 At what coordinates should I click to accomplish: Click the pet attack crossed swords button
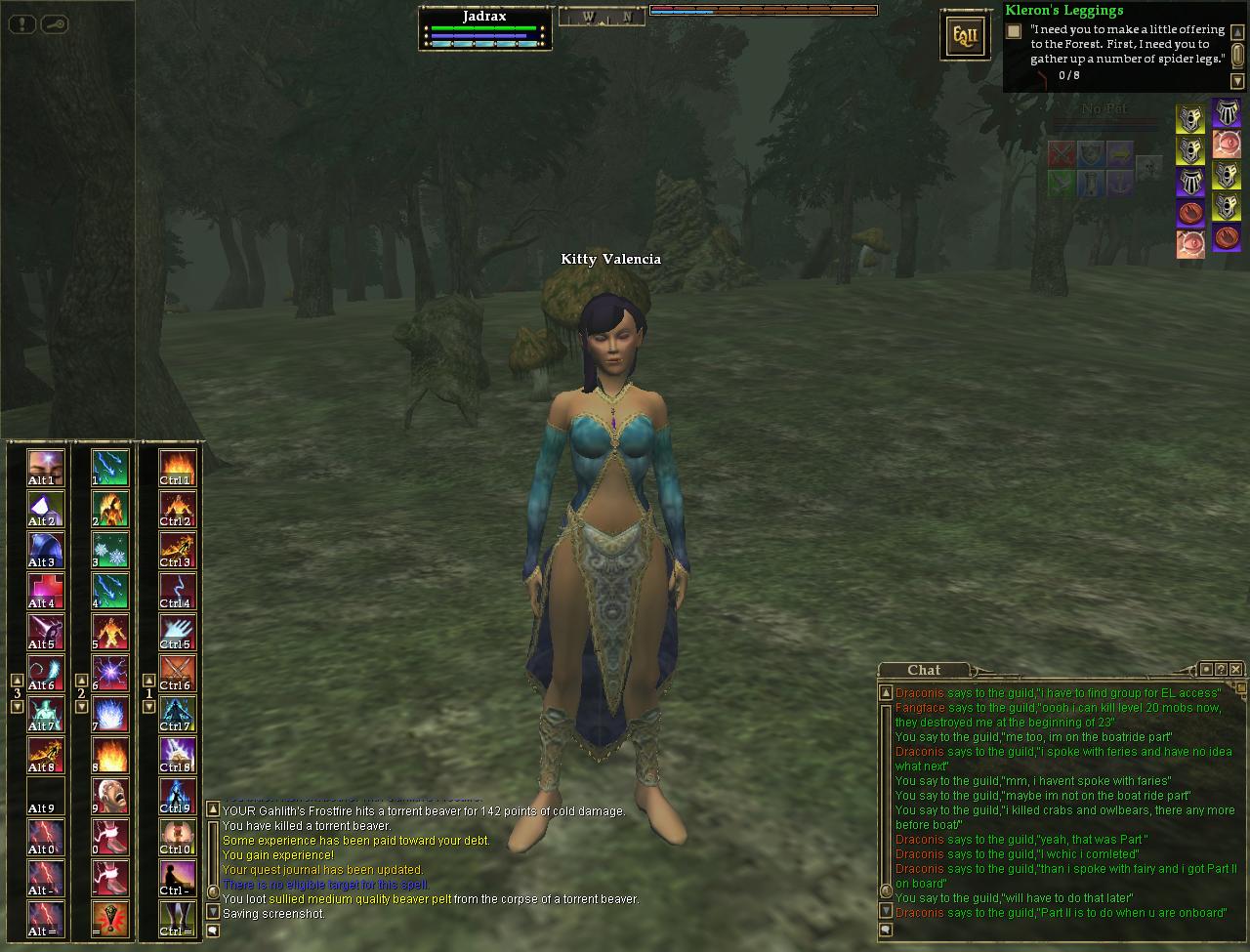click(x=1062, y=154)
